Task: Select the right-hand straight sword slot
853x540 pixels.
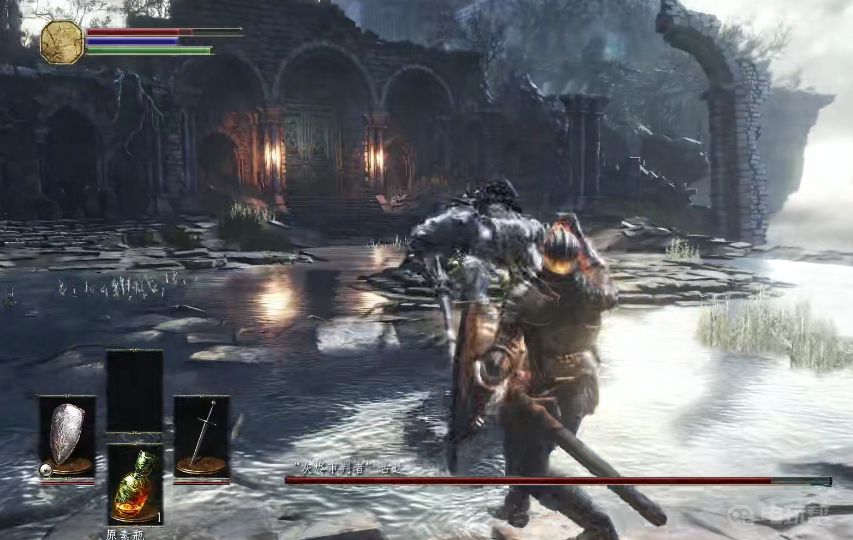Action: coord(201,437)
